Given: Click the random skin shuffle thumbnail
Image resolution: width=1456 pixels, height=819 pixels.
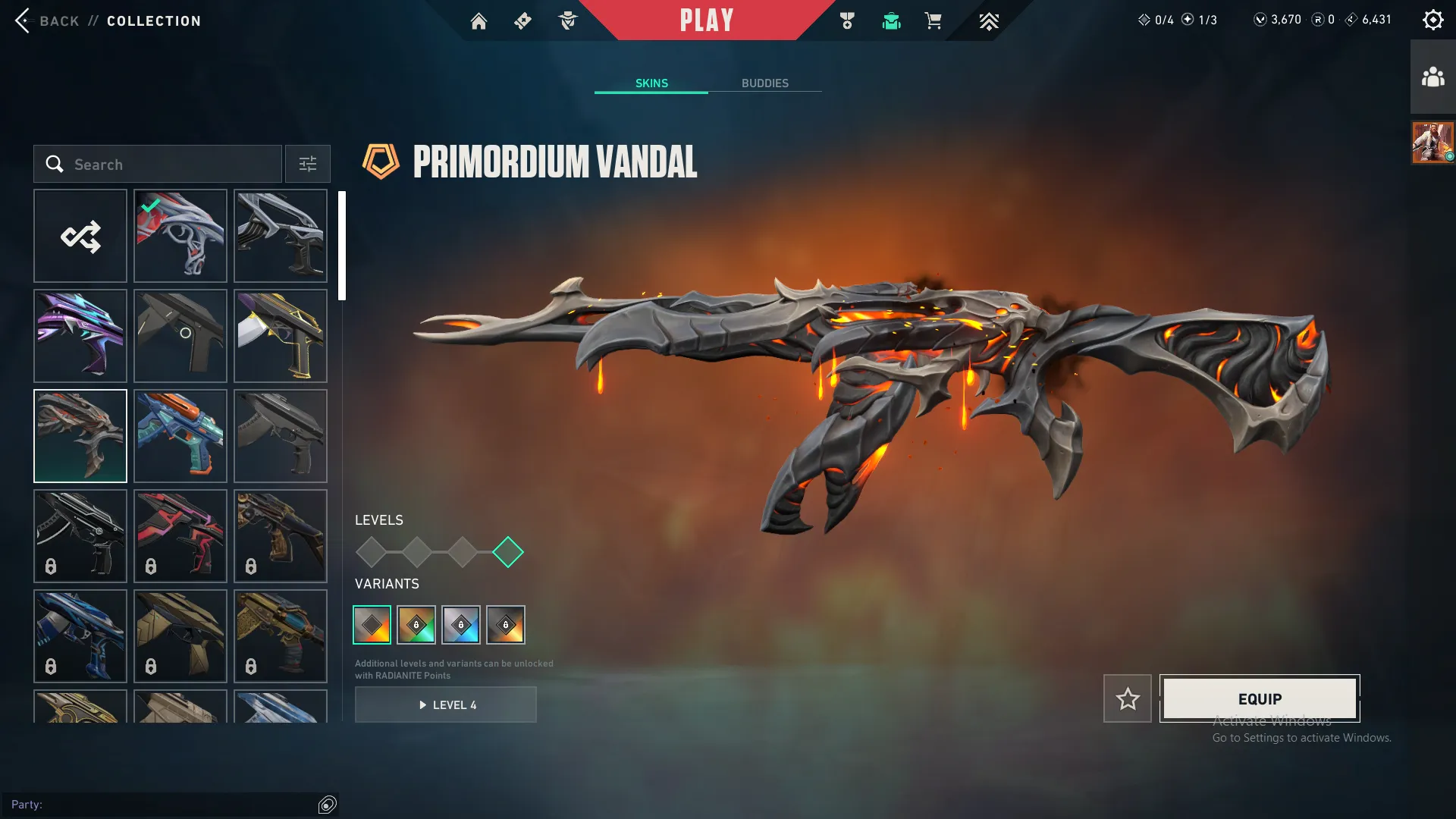Looking at the screenshot, I should 80,236.
